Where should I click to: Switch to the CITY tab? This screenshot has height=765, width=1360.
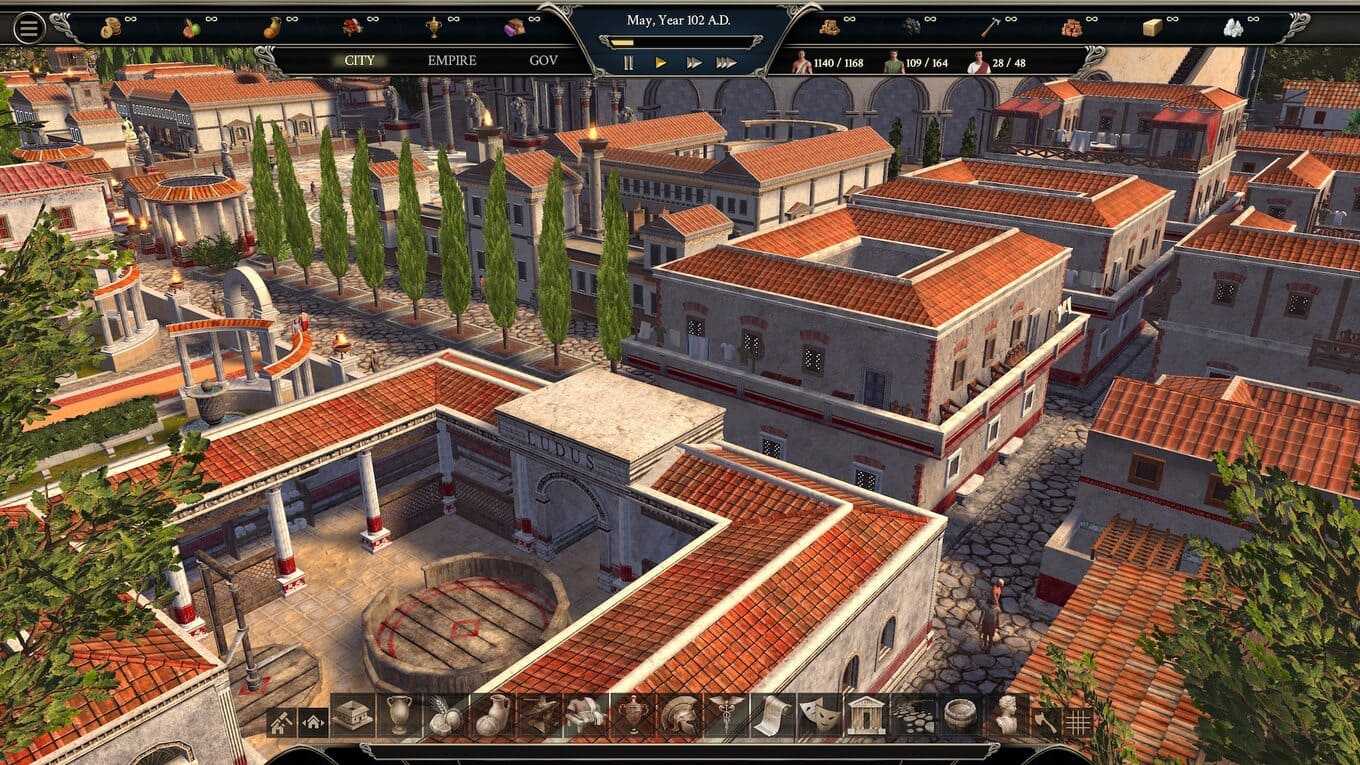coord(360,61)
